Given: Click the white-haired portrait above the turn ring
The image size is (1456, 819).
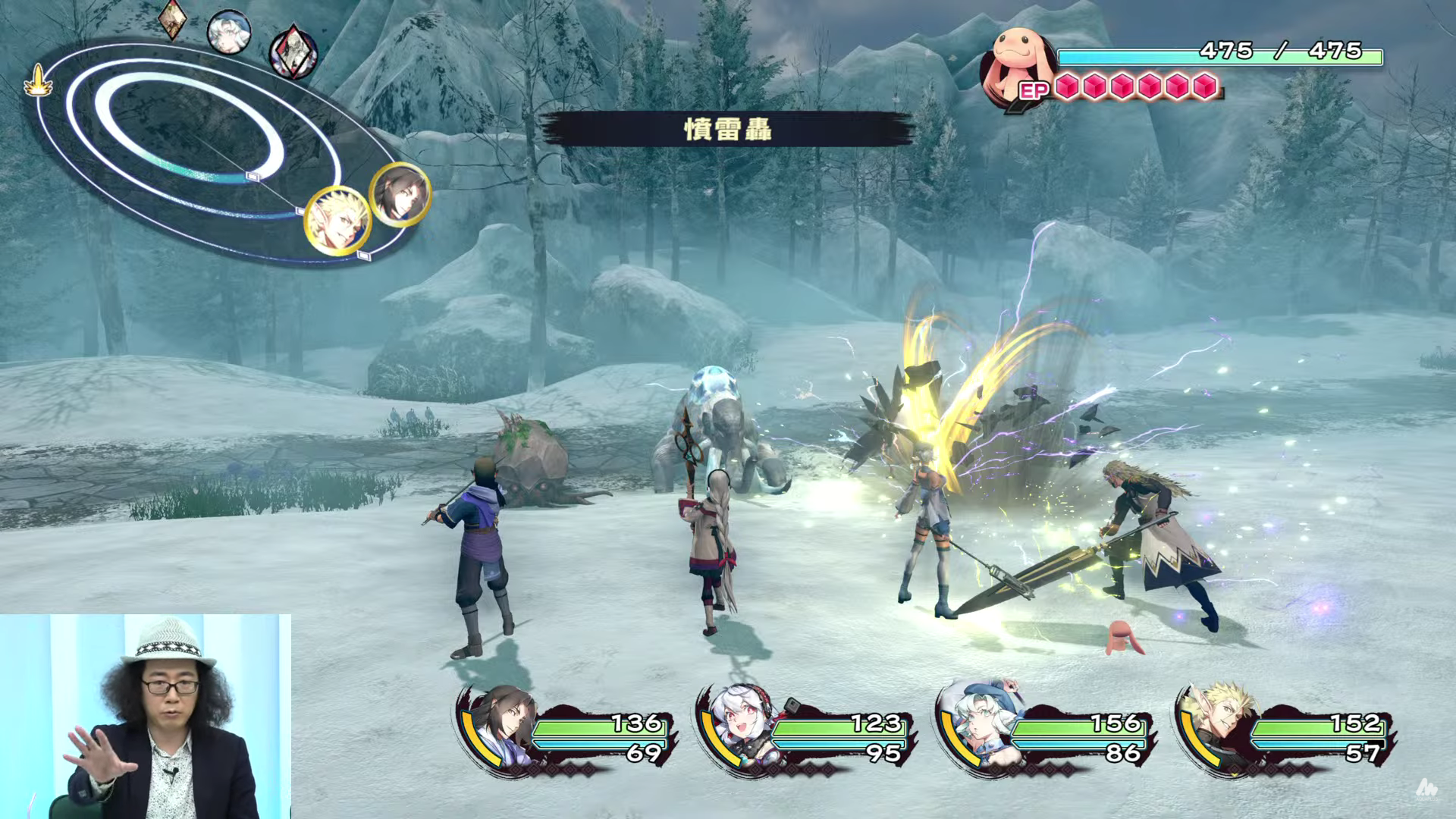Looking at the screenshot, I should 228,33.
